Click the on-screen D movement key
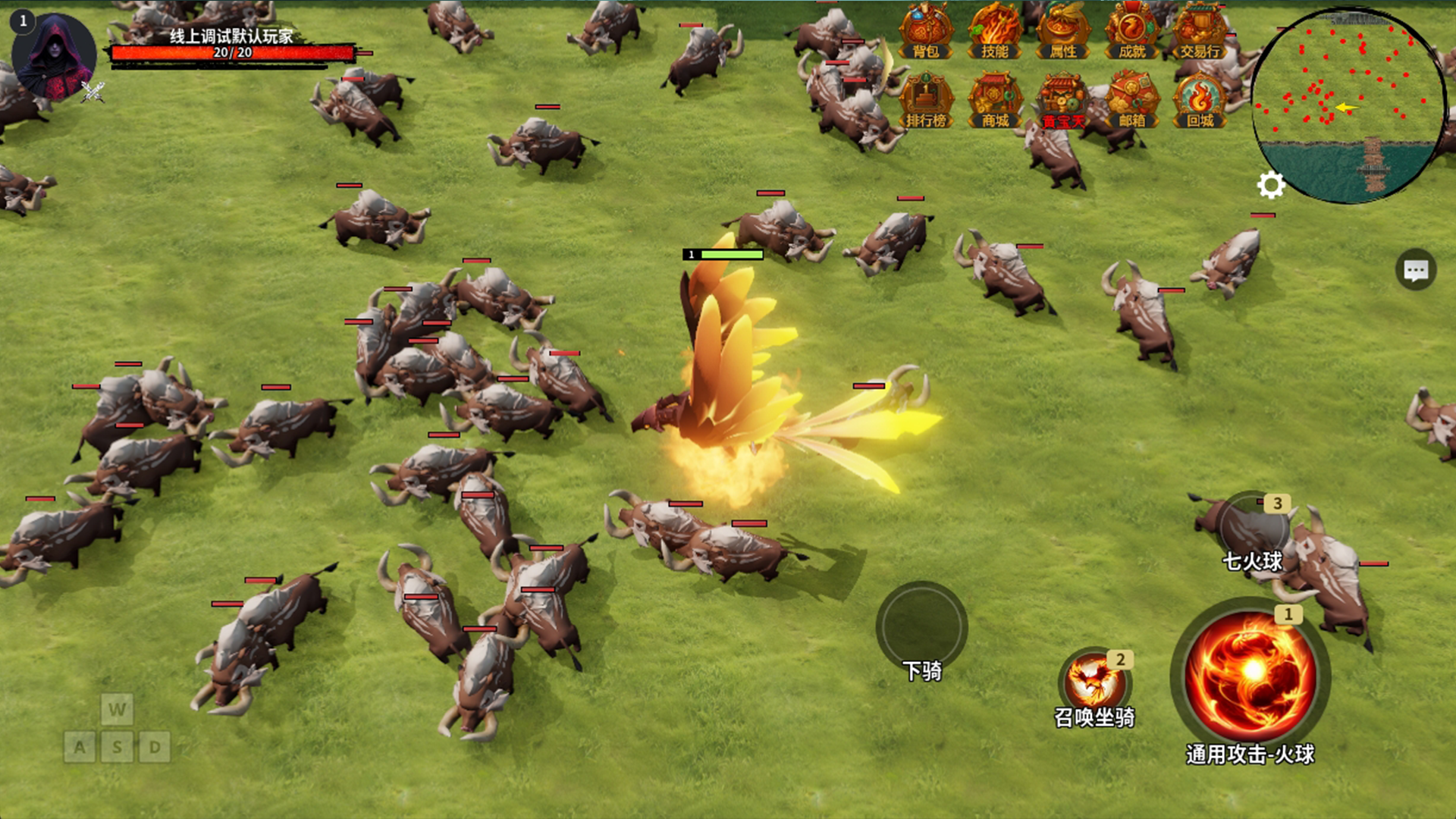Image resolution: width=1456 pixels, height=819 pixels. click(x=155, y=748)
